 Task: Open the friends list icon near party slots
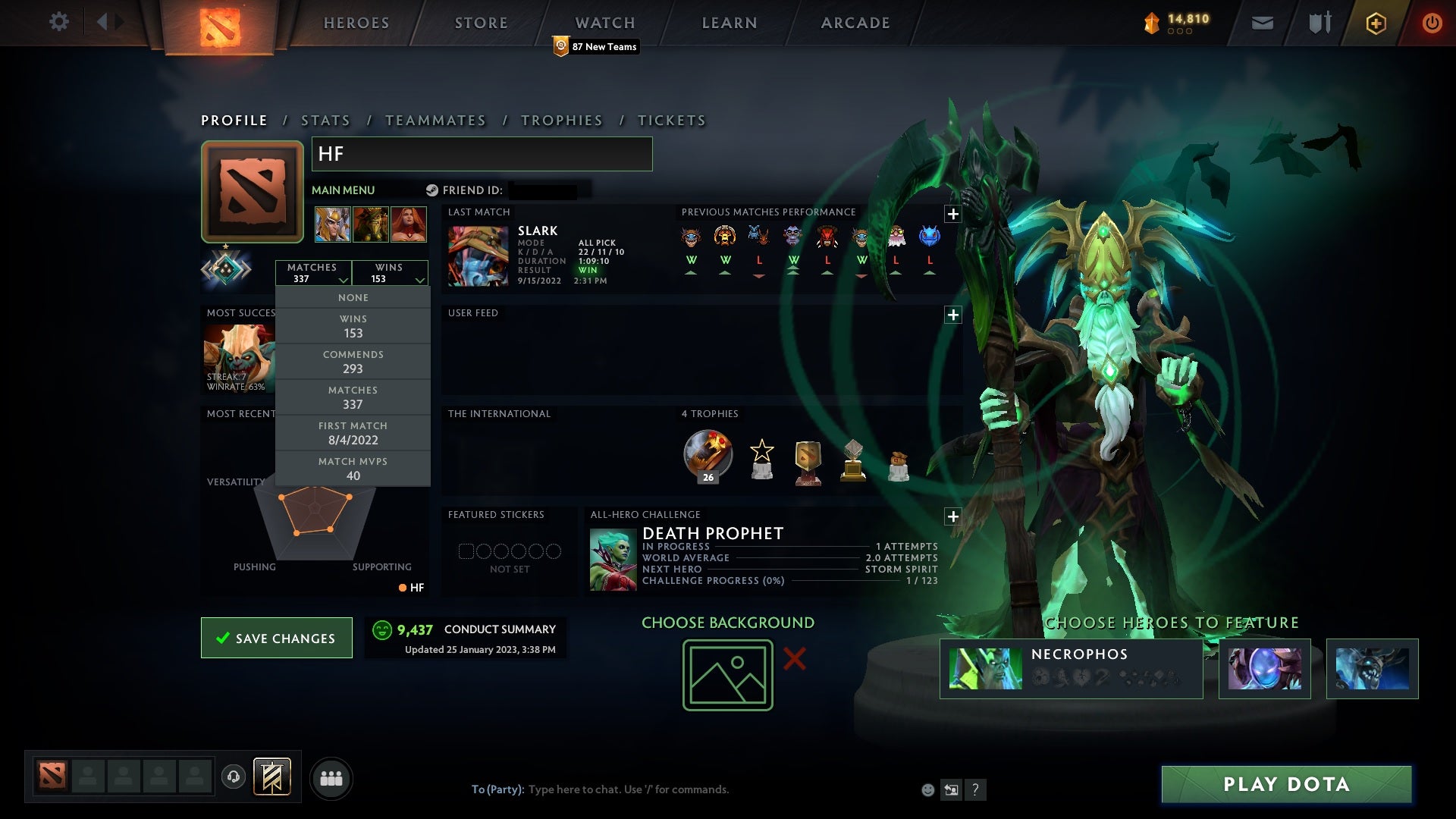point(332,777)
